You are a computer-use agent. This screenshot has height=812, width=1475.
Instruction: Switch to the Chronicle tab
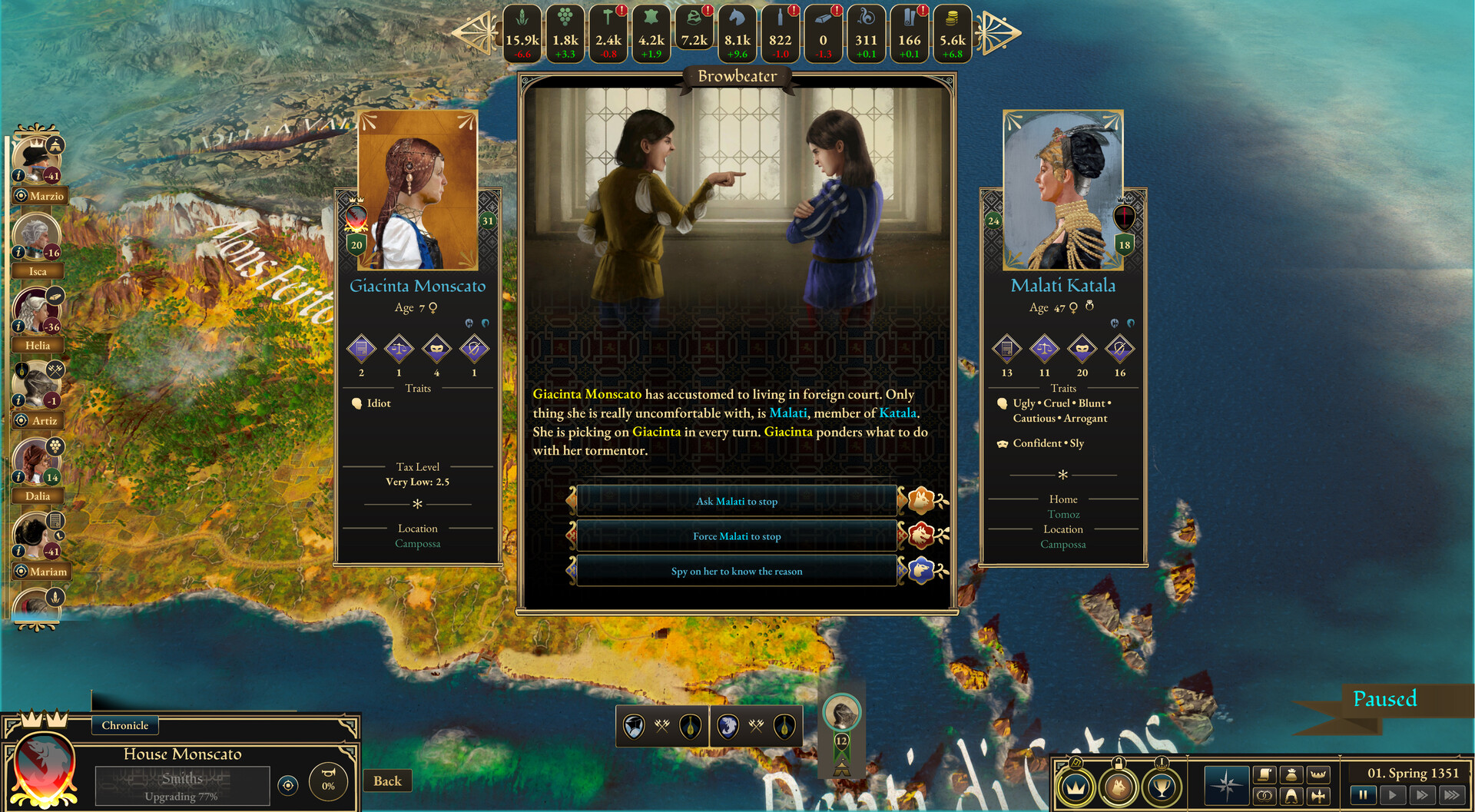click(124, 725)
